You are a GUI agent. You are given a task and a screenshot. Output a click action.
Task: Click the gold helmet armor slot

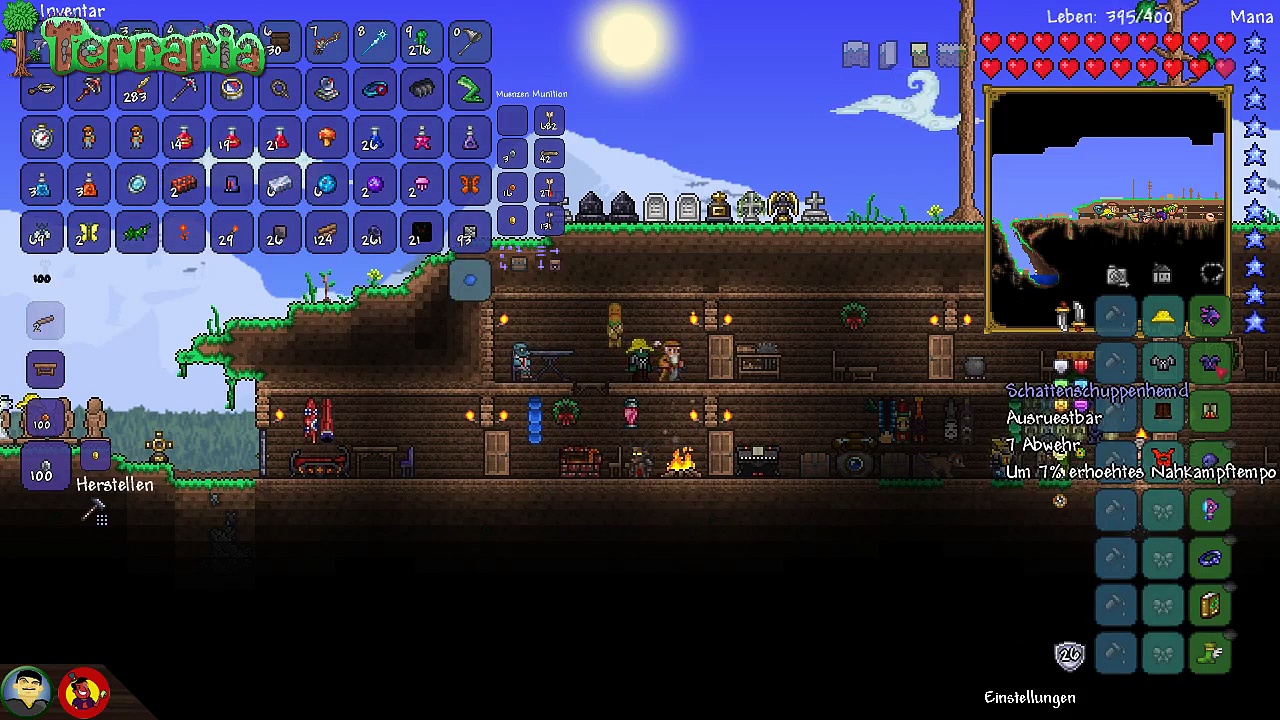(1162, 317)
